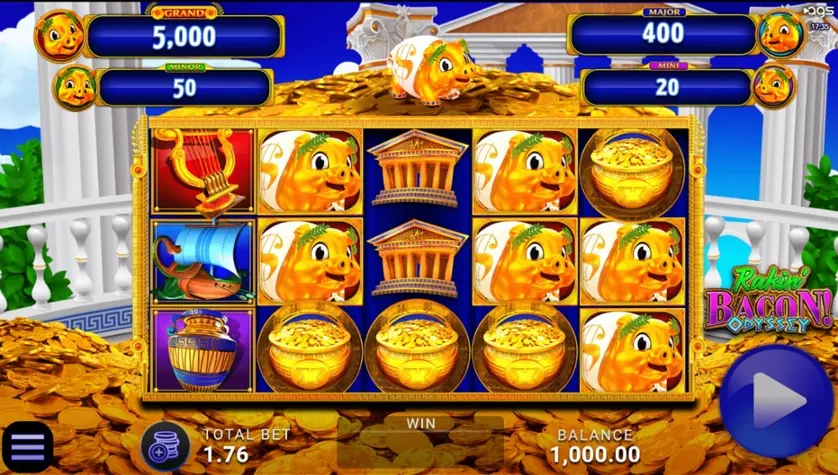
Task: Open the hamburger menu
Action: click(x=27, y=447)
